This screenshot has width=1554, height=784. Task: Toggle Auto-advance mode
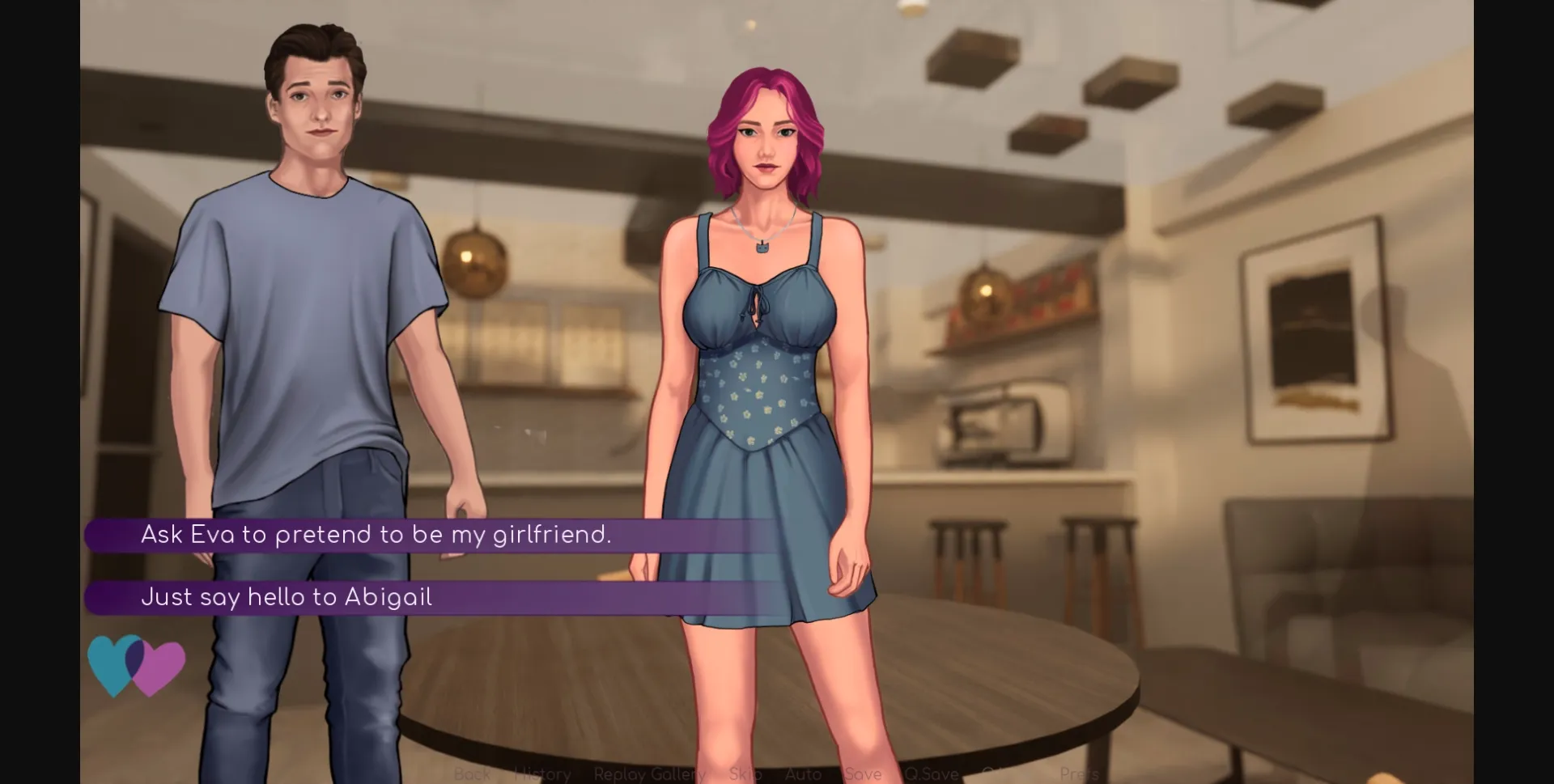pos(803,774)
